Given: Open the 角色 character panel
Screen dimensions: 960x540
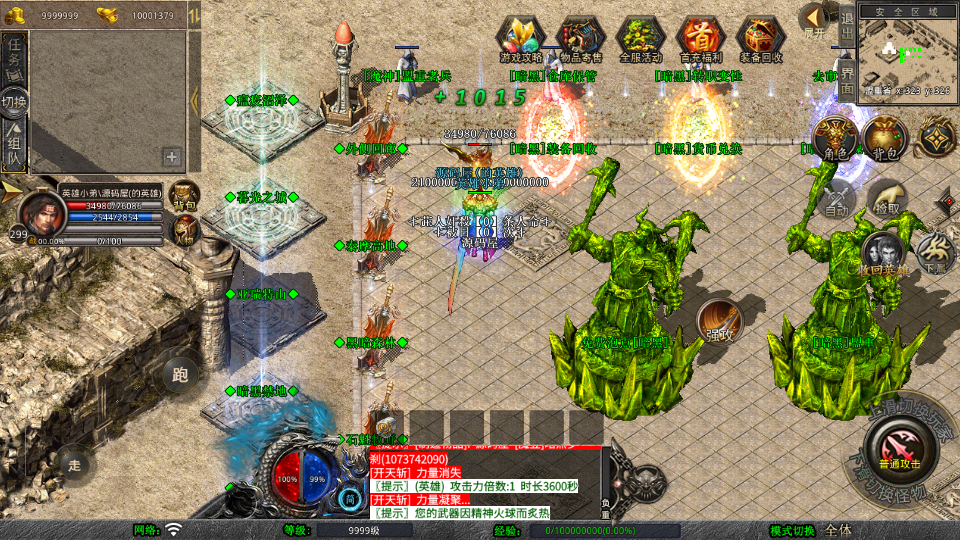Looking at the screenshot, I should coord(836,139).
